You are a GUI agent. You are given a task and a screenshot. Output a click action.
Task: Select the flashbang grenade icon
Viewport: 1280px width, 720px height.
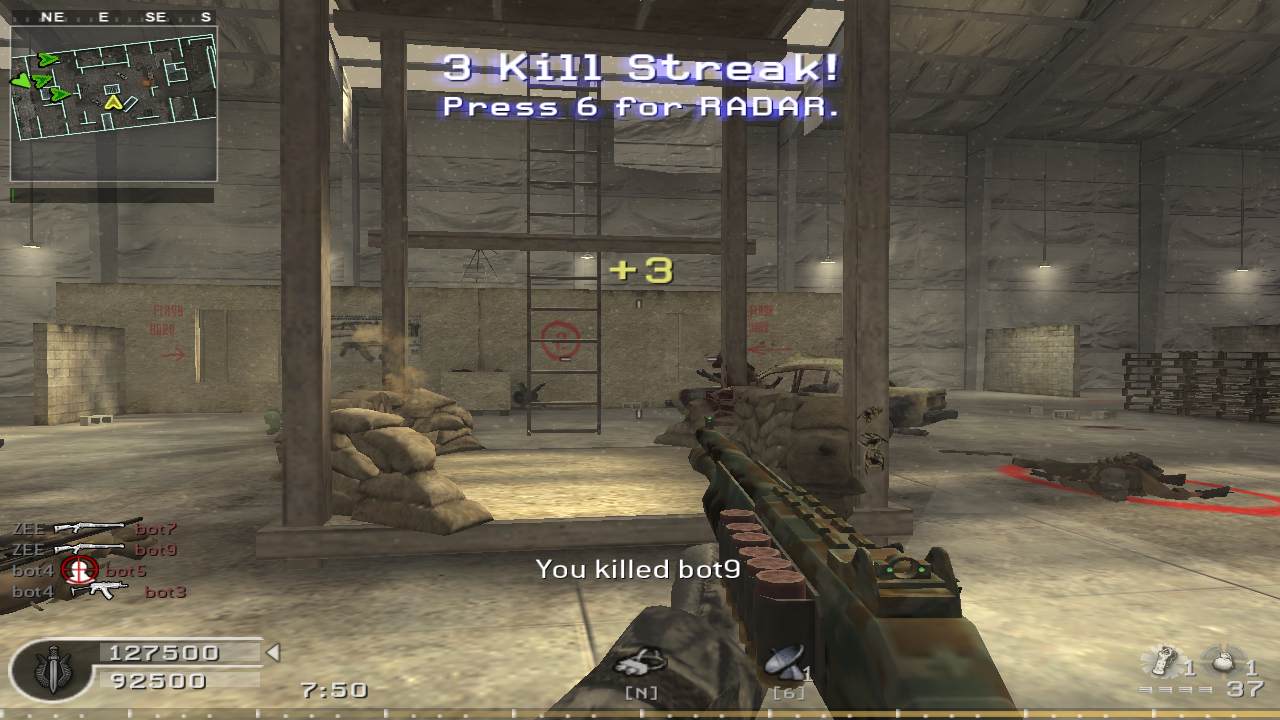coord(1161,661)
